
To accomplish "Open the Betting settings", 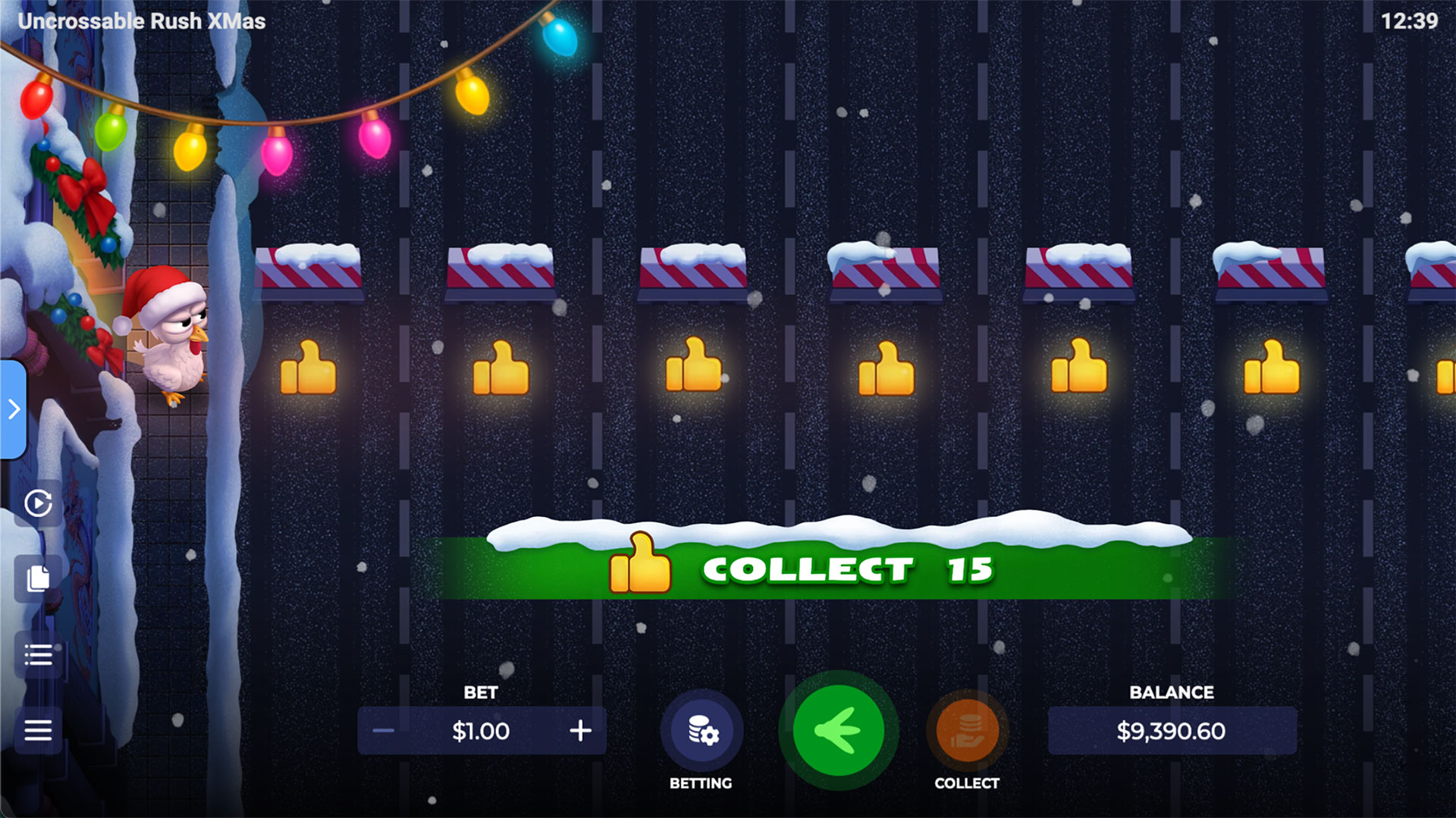I will click(x=701, y=732).
